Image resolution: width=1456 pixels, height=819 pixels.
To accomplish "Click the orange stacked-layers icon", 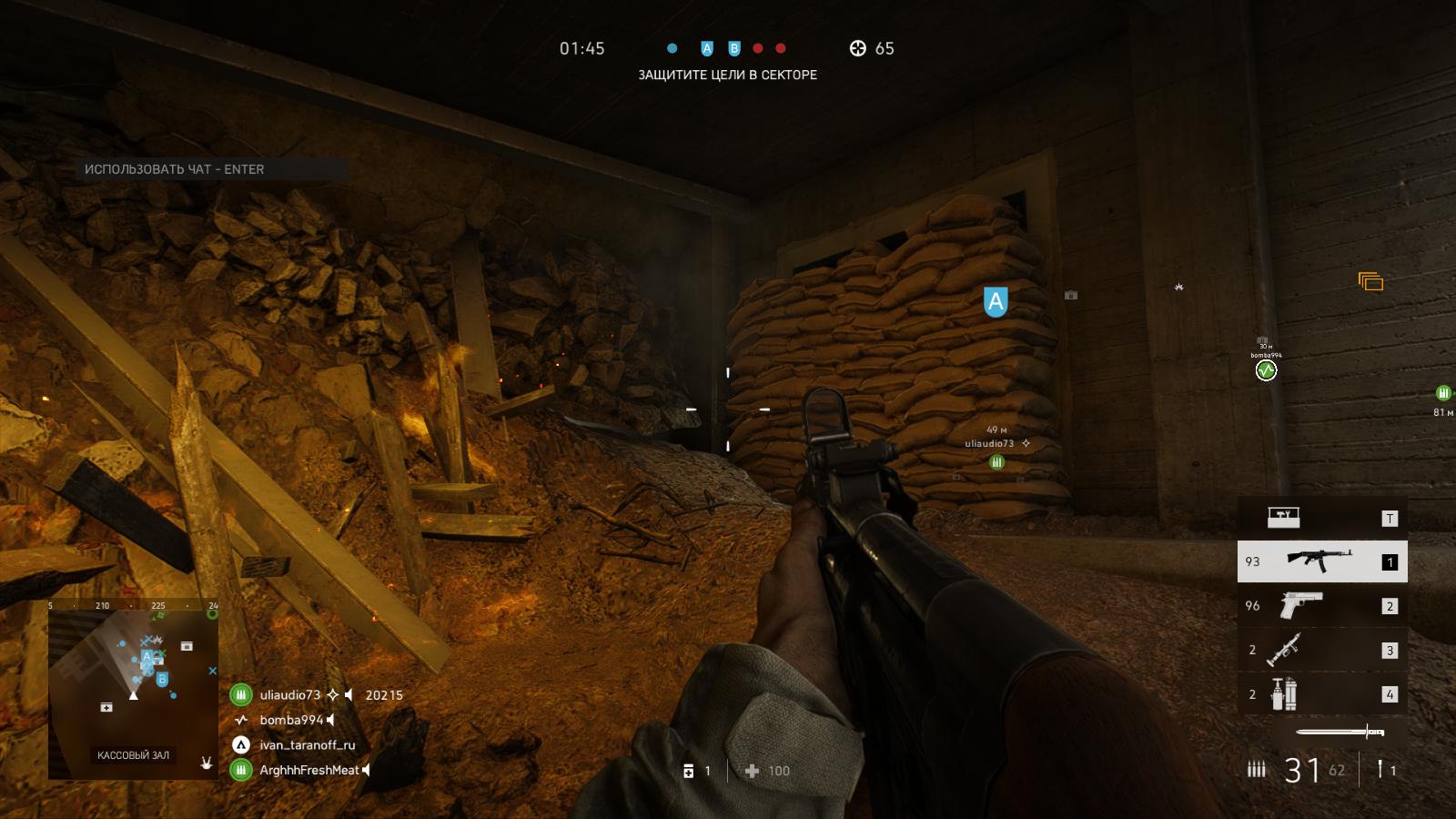I will point(1370,282).
